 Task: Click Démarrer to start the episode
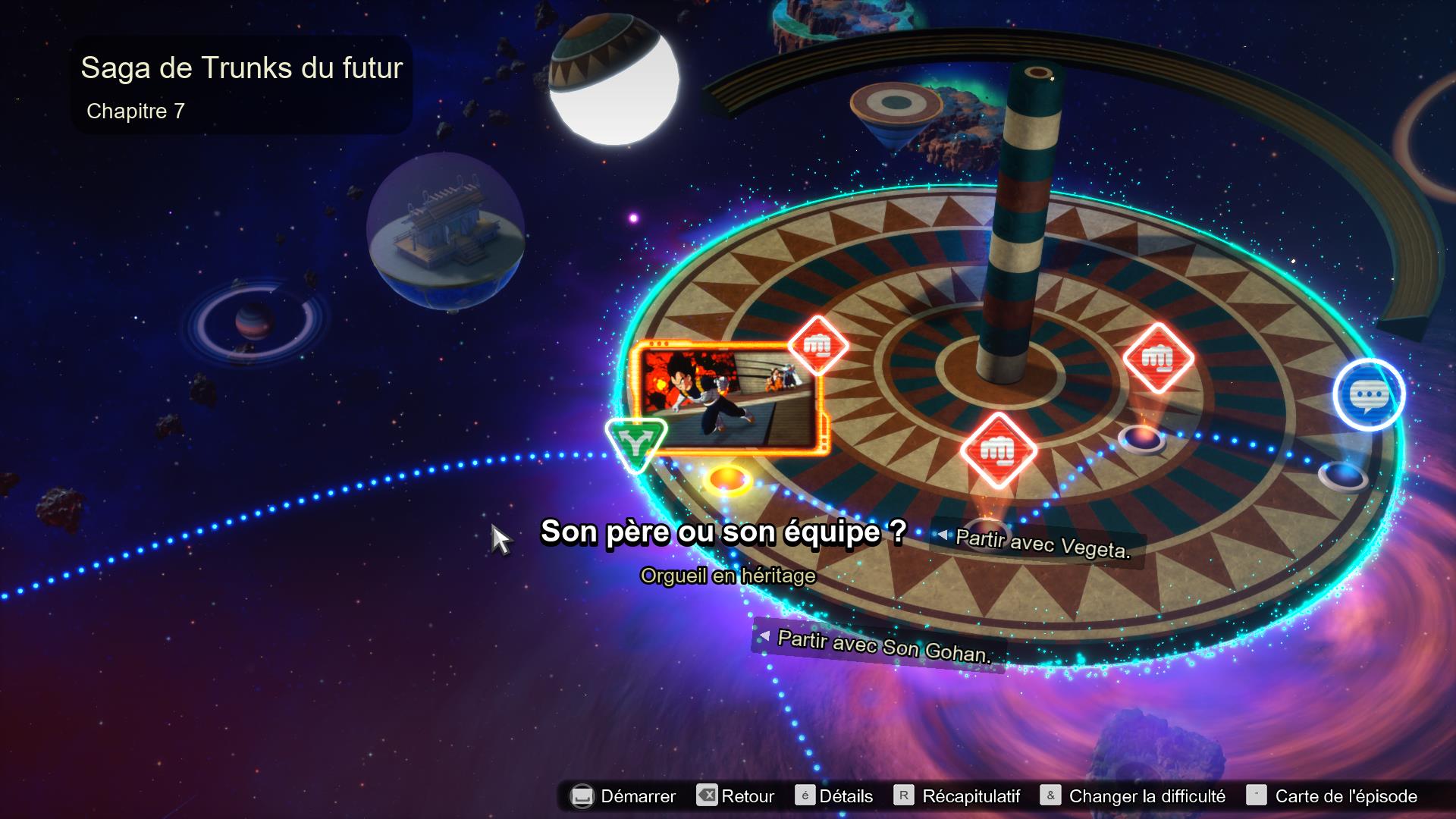pos(623,796)
